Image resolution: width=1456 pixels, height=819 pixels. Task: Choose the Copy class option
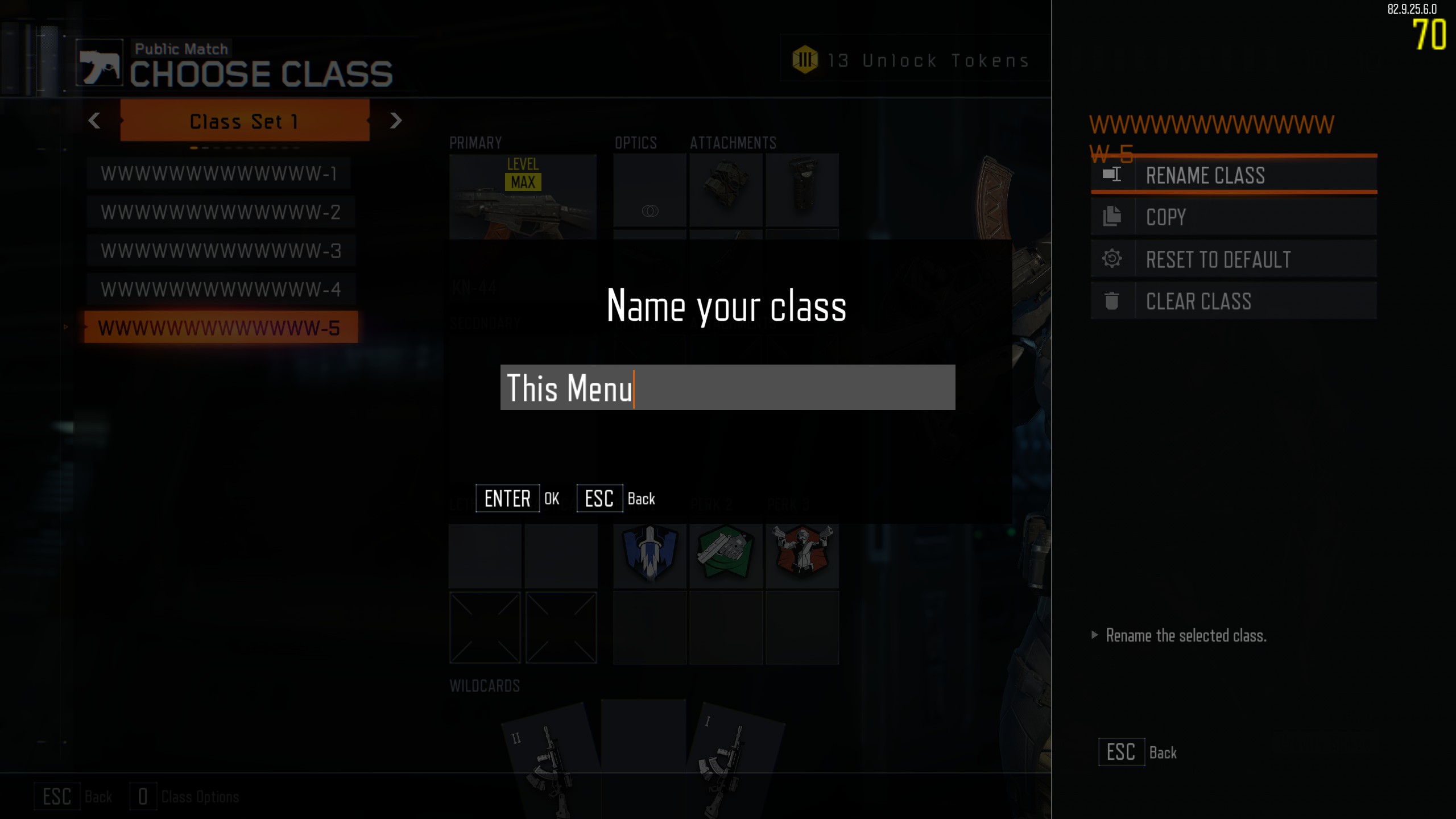[1234, 217]
